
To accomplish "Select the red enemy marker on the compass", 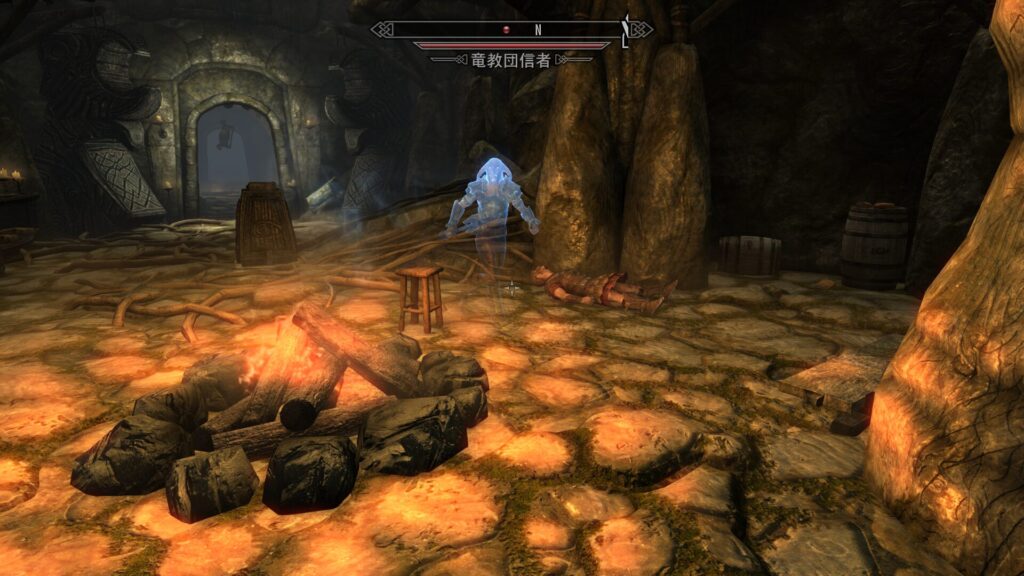I will point(507,30).
